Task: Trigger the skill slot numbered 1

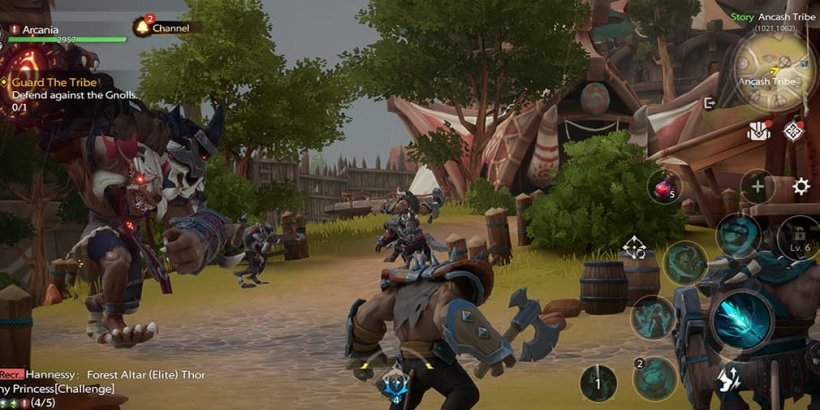Action: coord(599,383)
